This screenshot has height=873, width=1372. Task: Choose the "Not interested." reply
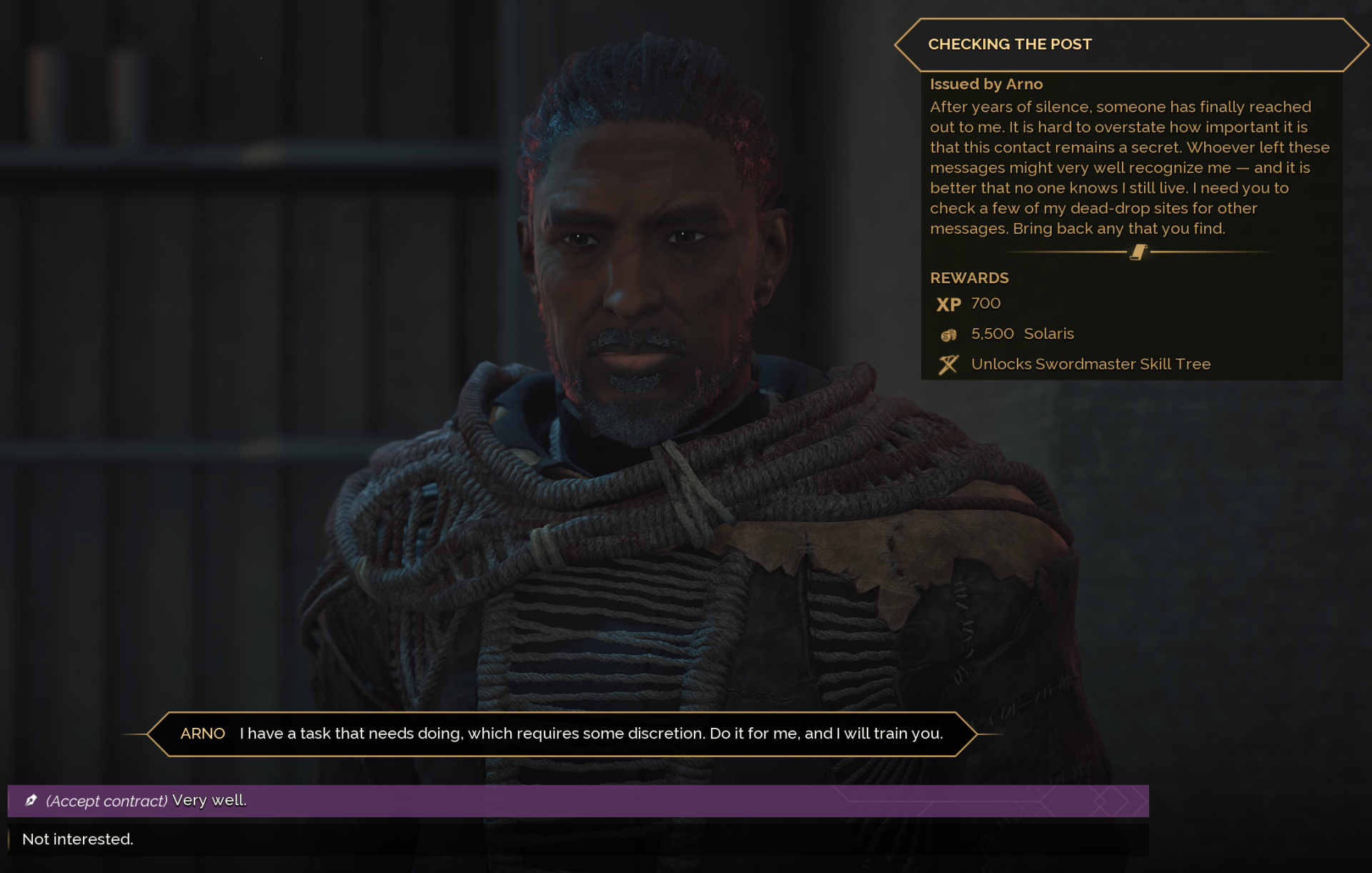click(78, 839)
